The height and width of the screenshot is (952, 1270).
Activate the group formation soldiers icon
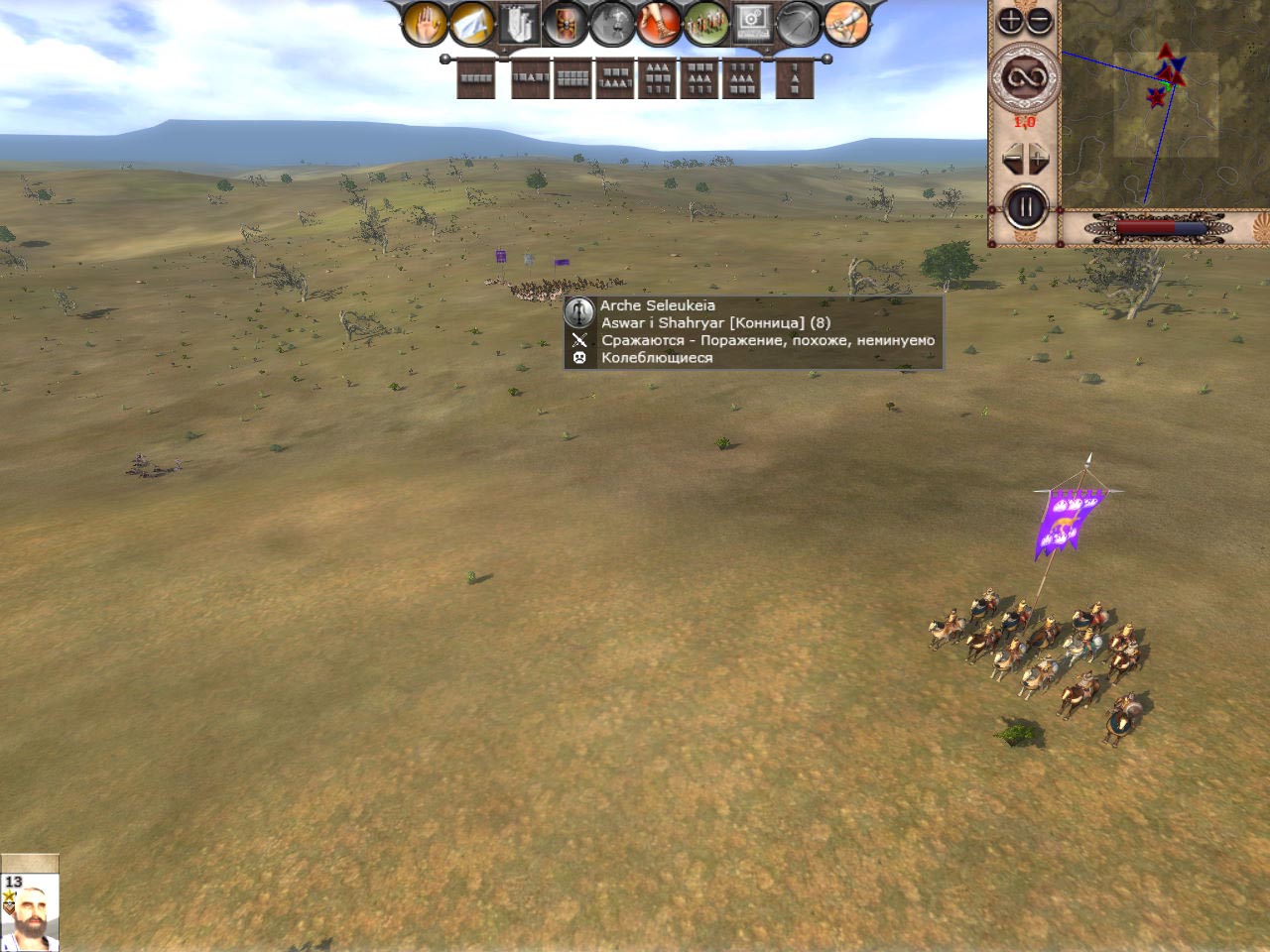[706, 25]
